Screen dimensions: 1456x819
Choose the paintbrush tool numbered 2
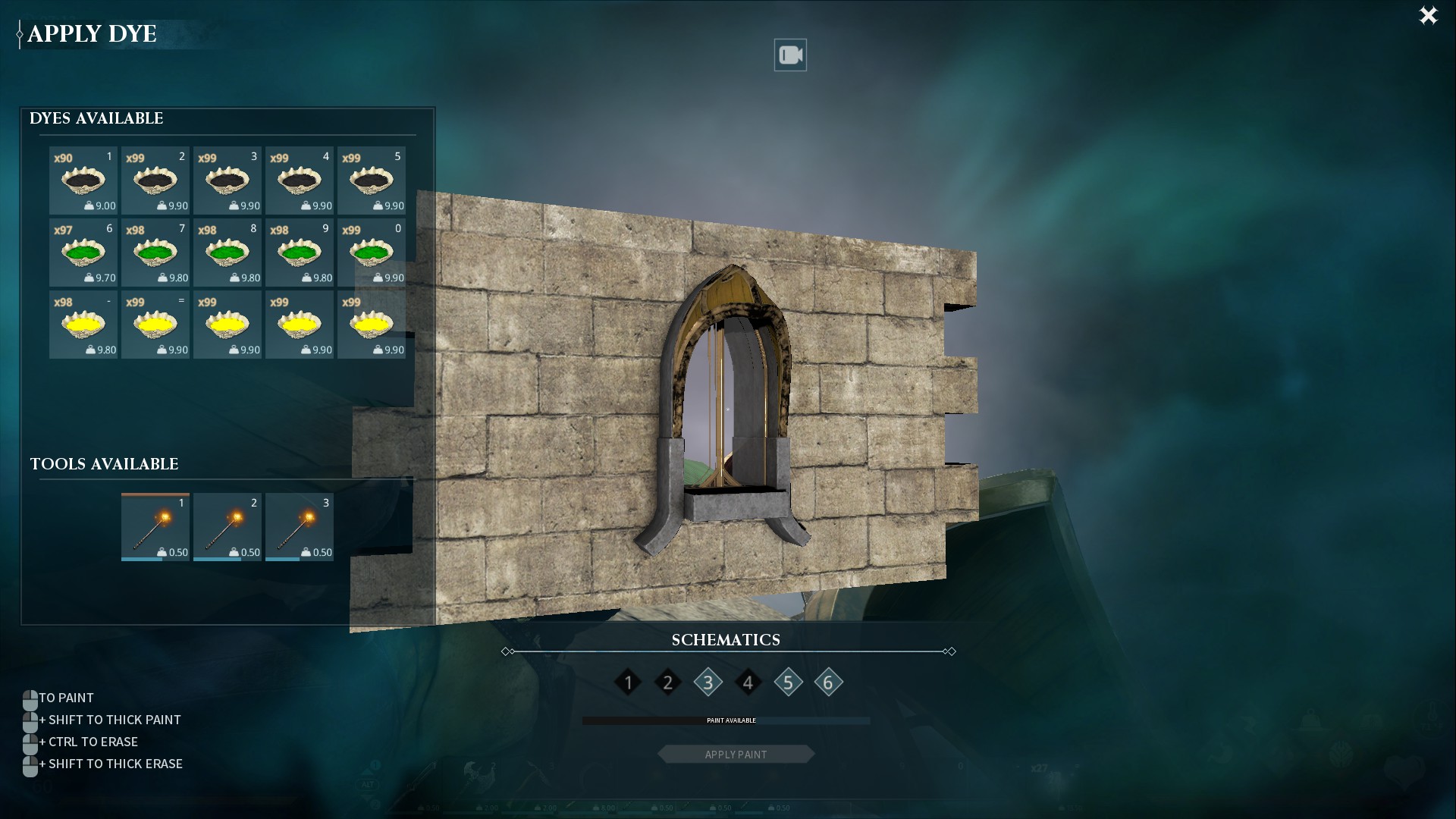[227, 527]
